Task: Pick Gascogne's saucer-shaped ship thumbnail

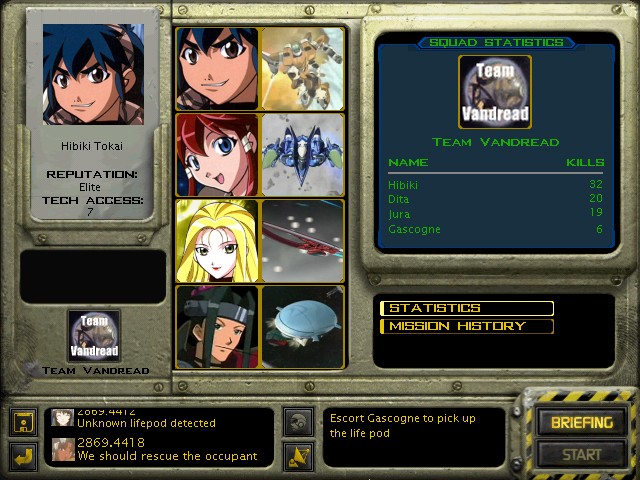Action: point(302,327)
